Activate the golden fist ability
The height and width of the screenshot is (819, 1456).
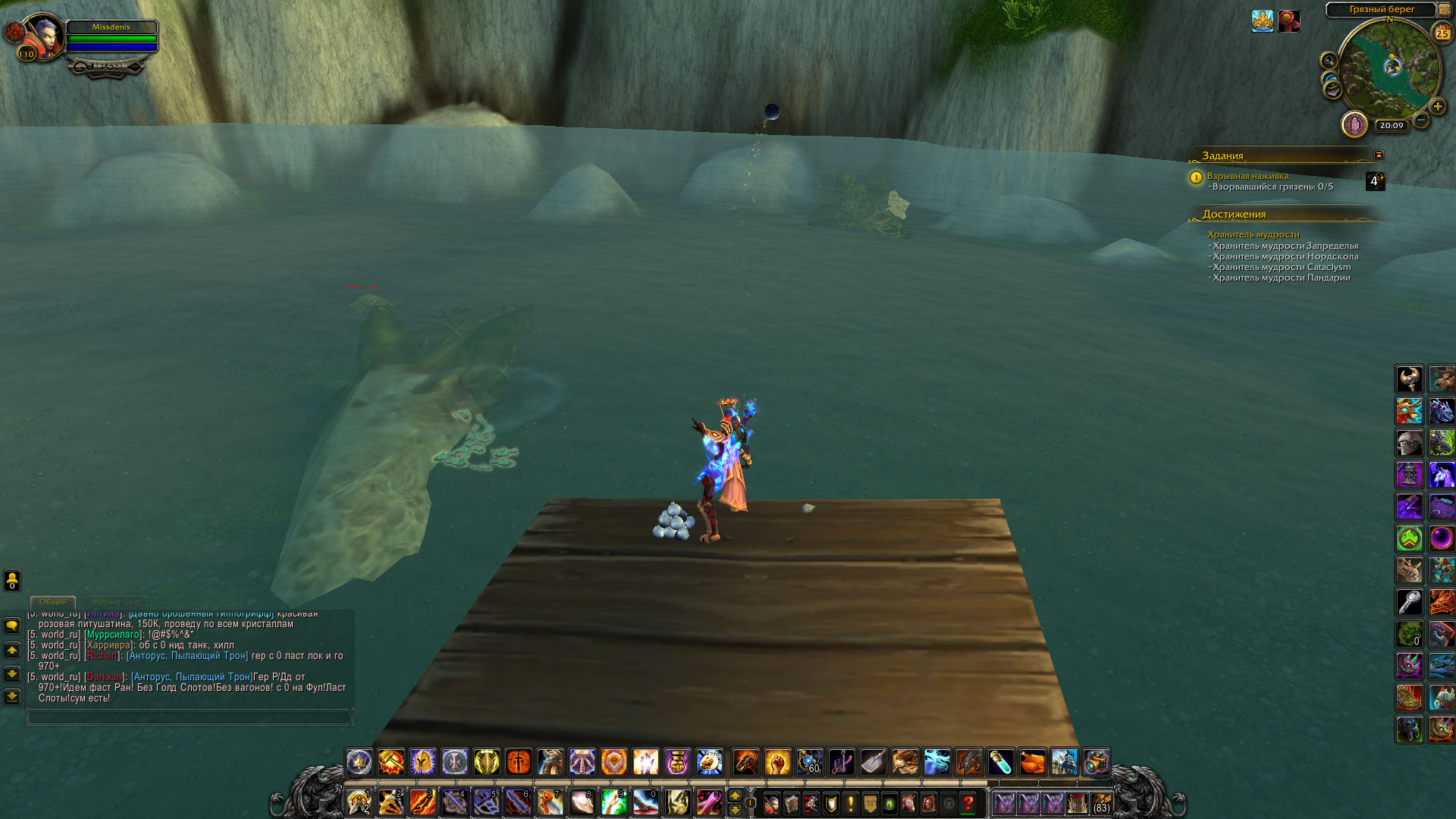(777, 761)
